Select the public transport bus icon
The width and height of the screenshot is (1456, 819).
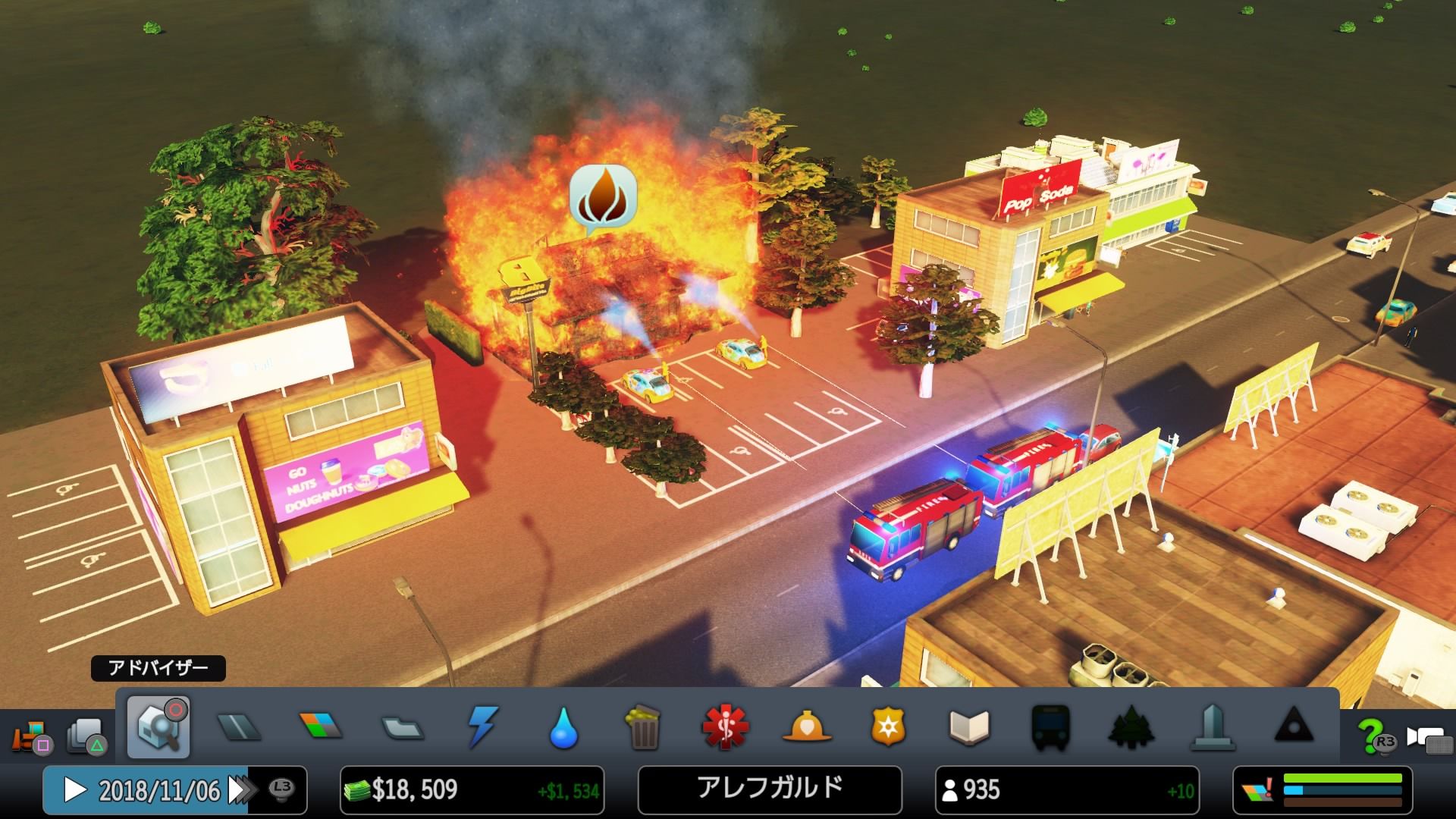tap(1050, 728)
